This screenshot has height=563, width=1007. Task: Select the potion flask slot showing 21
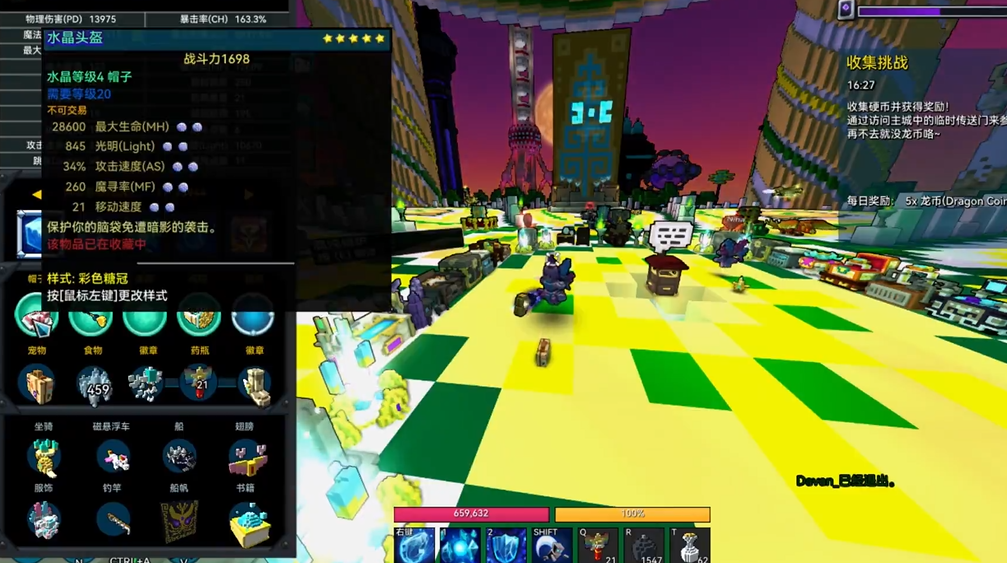click(197, 384)
